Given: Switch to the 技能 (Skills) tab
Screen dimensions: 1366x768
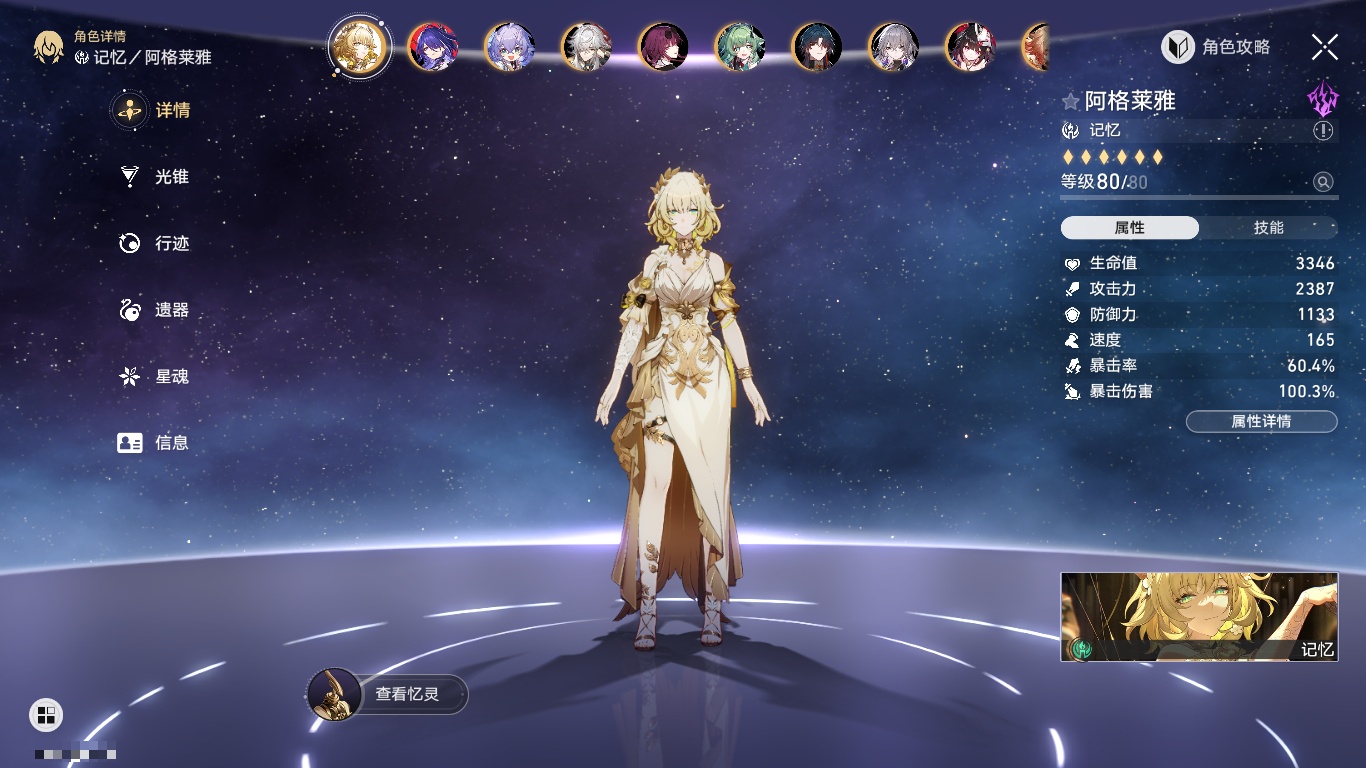Looking at the screenshot, I should 1268,228.
